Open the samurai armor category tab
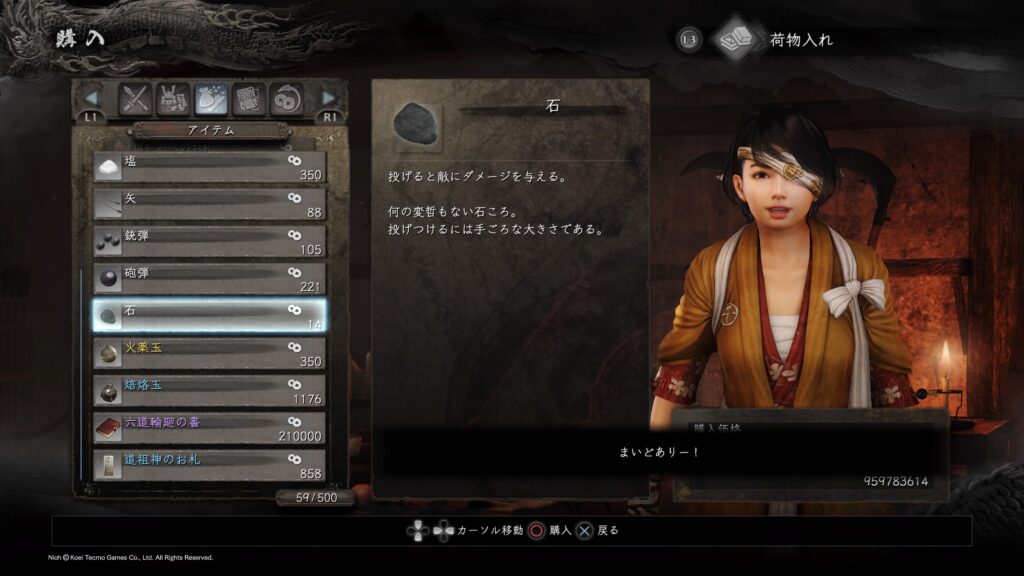 click(x=174, y=98)
